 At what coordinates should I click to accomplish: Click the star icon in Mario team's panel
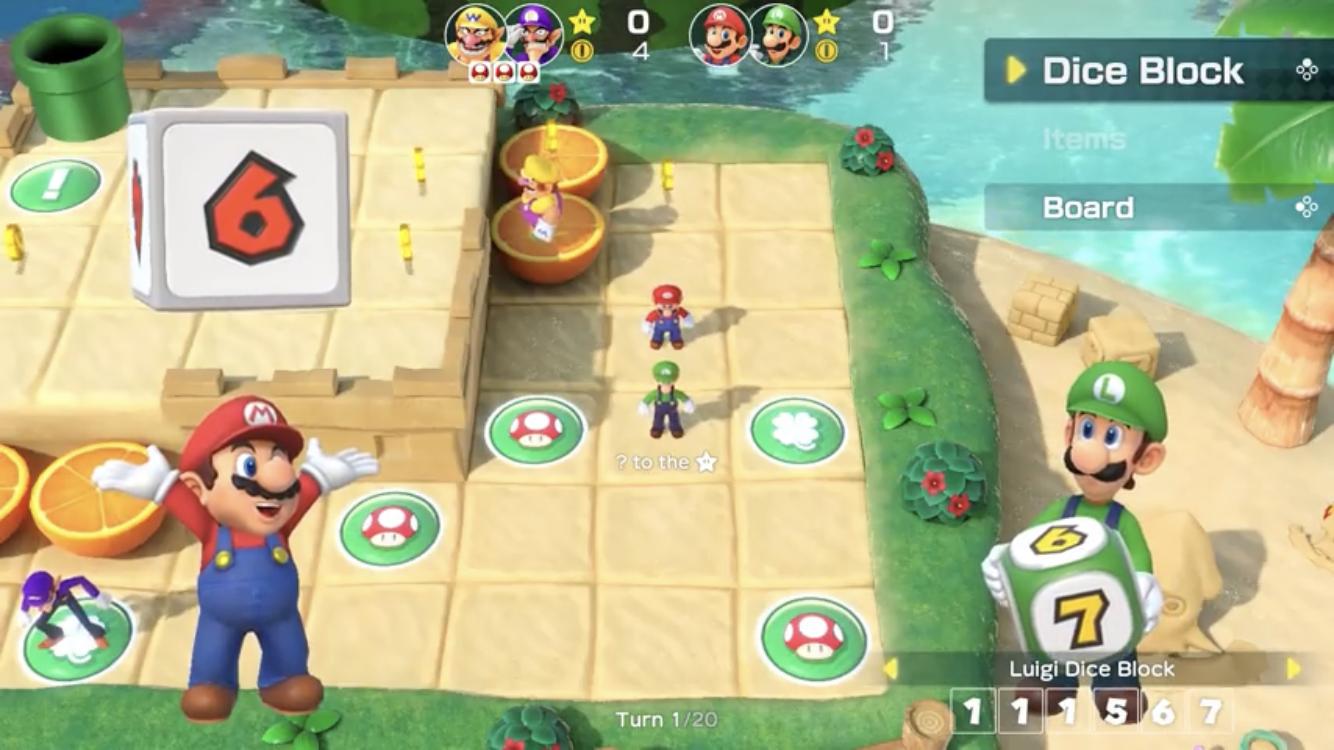(826, 20)
